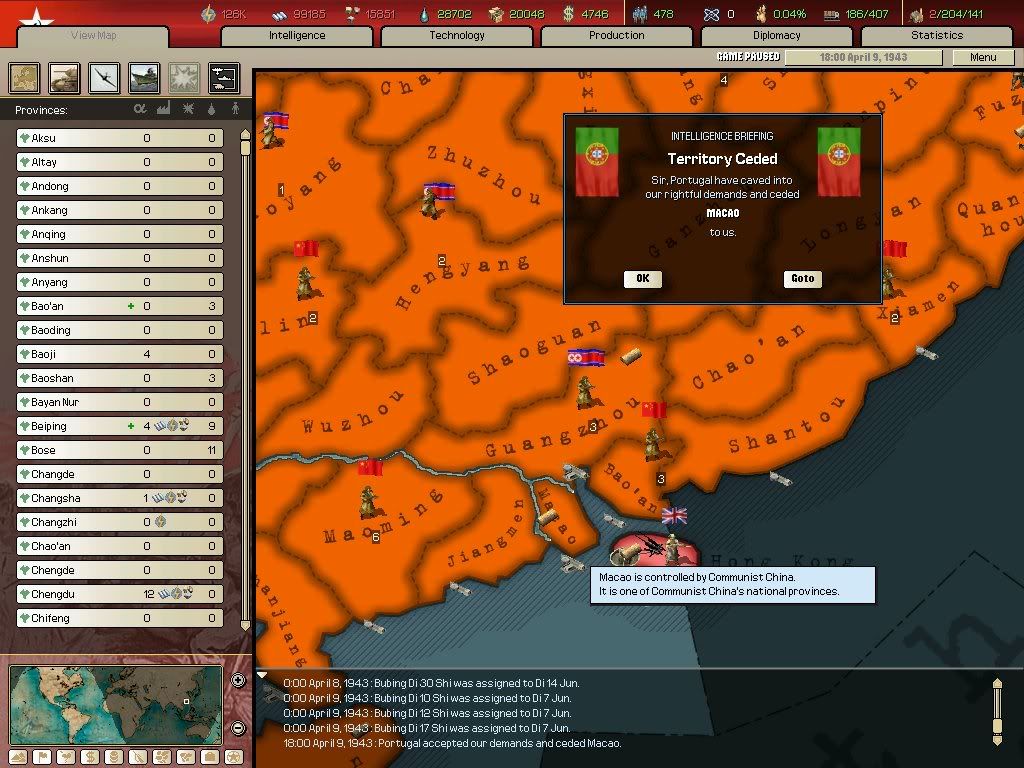Zoom in with the plus button
1024x768 pixels.
[x=238, y=681]
